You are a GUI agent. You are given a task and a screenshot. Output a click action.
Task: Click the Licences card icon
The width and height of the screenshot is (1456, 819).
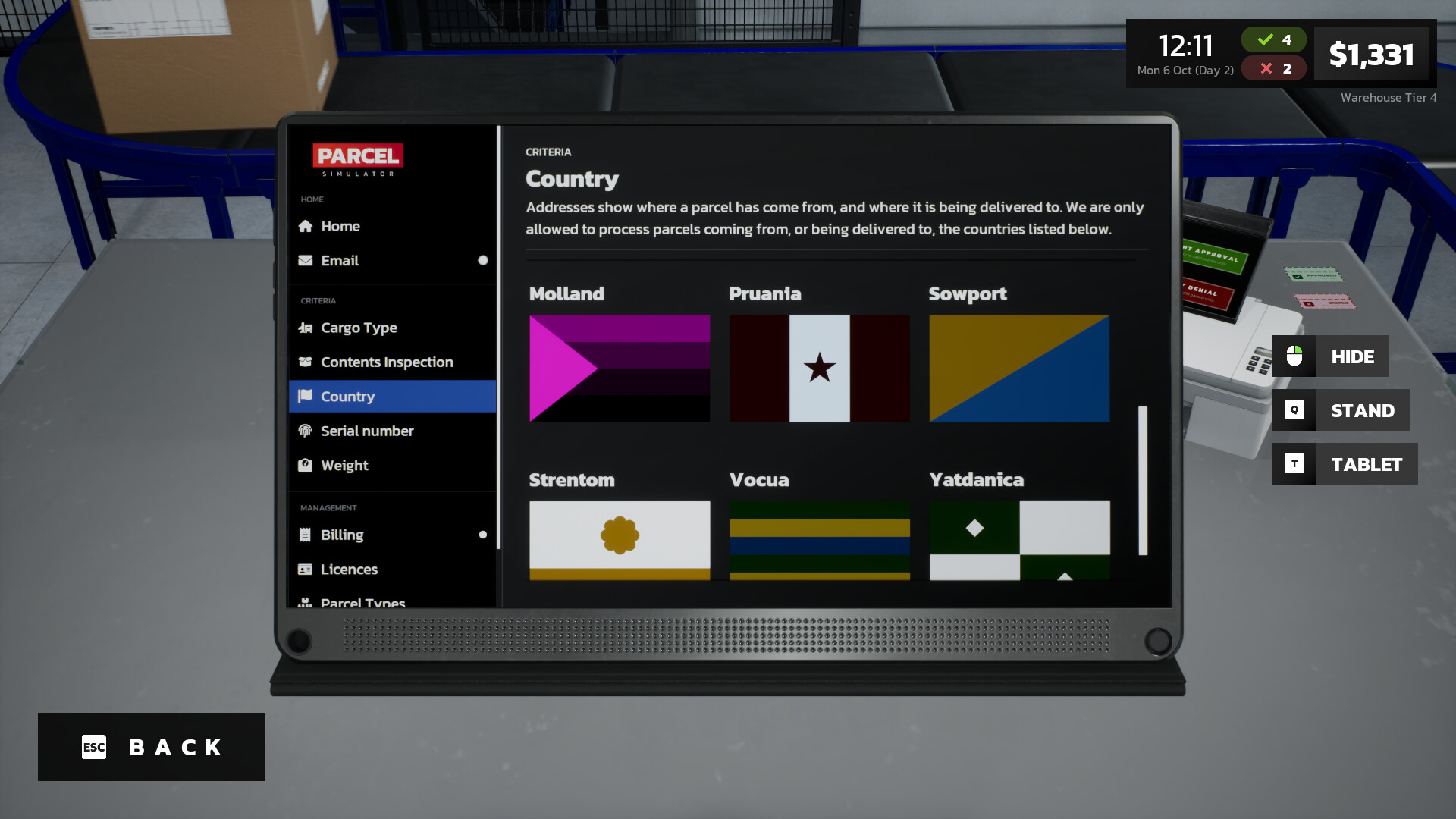tap(306, 569)
